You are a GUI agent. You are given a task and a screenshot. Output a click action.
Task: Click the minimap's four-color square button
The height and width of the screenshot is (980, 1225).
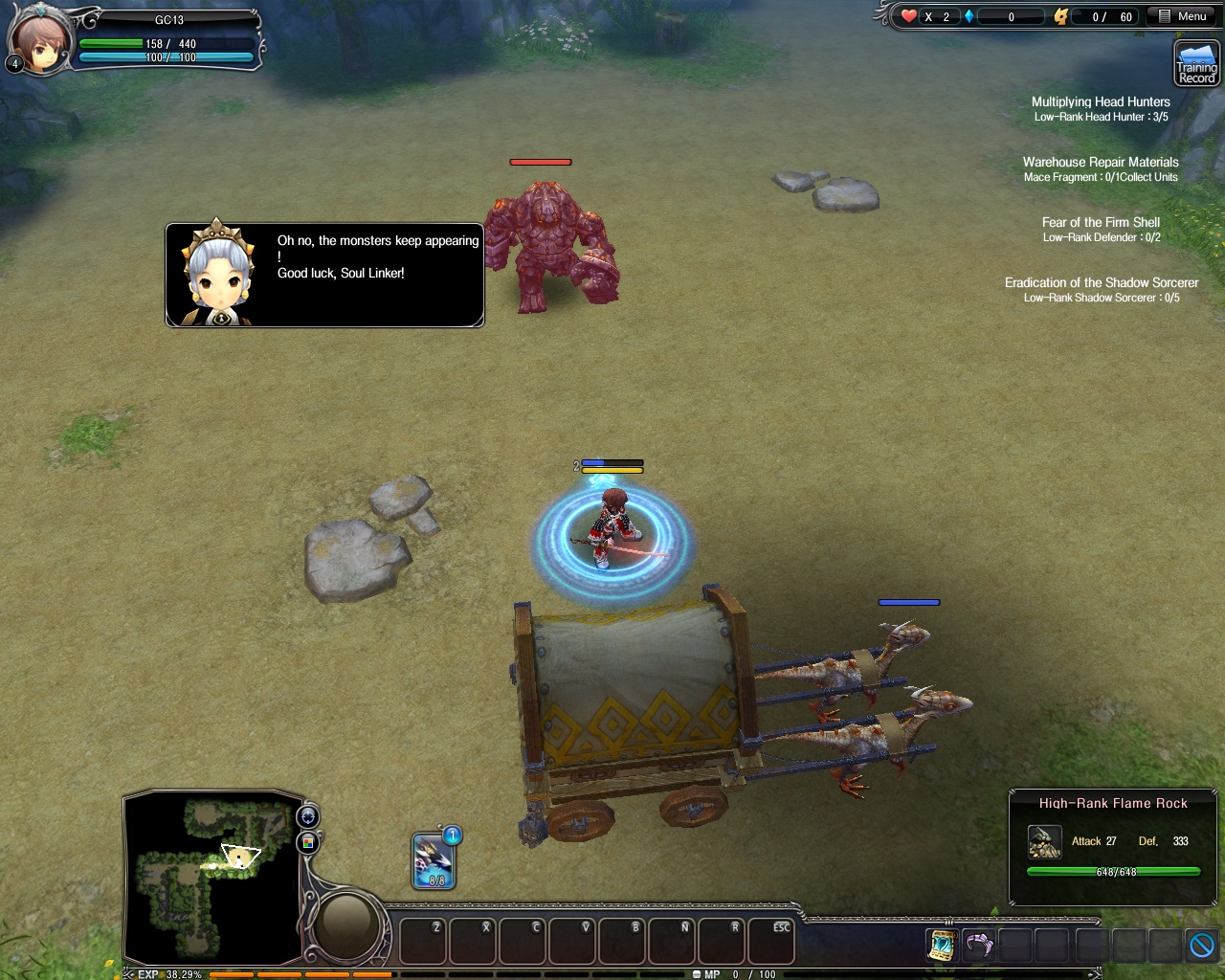[308, 842]
